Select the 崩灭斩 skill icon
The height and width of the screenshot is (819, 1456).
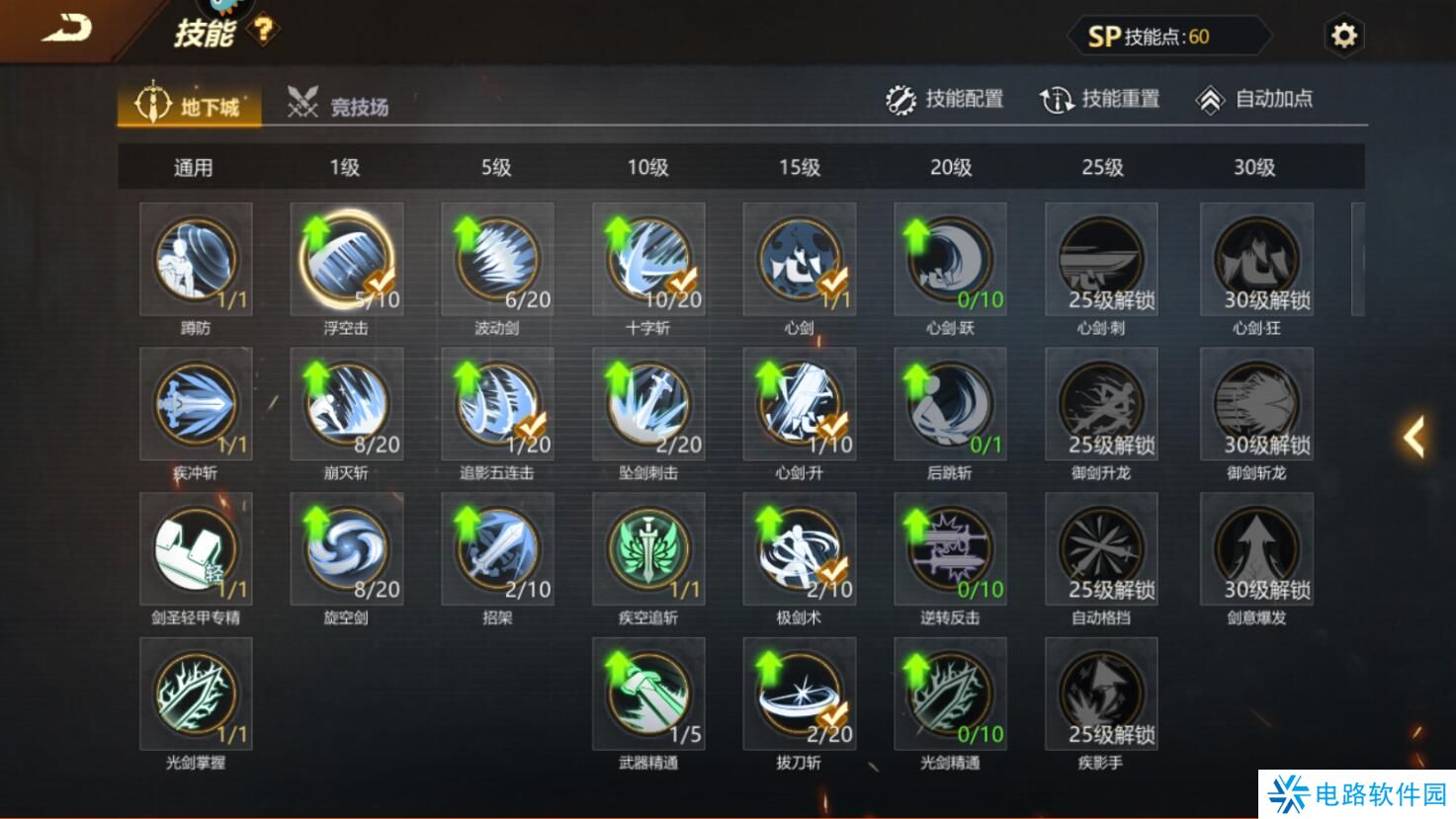pos(347,404)
